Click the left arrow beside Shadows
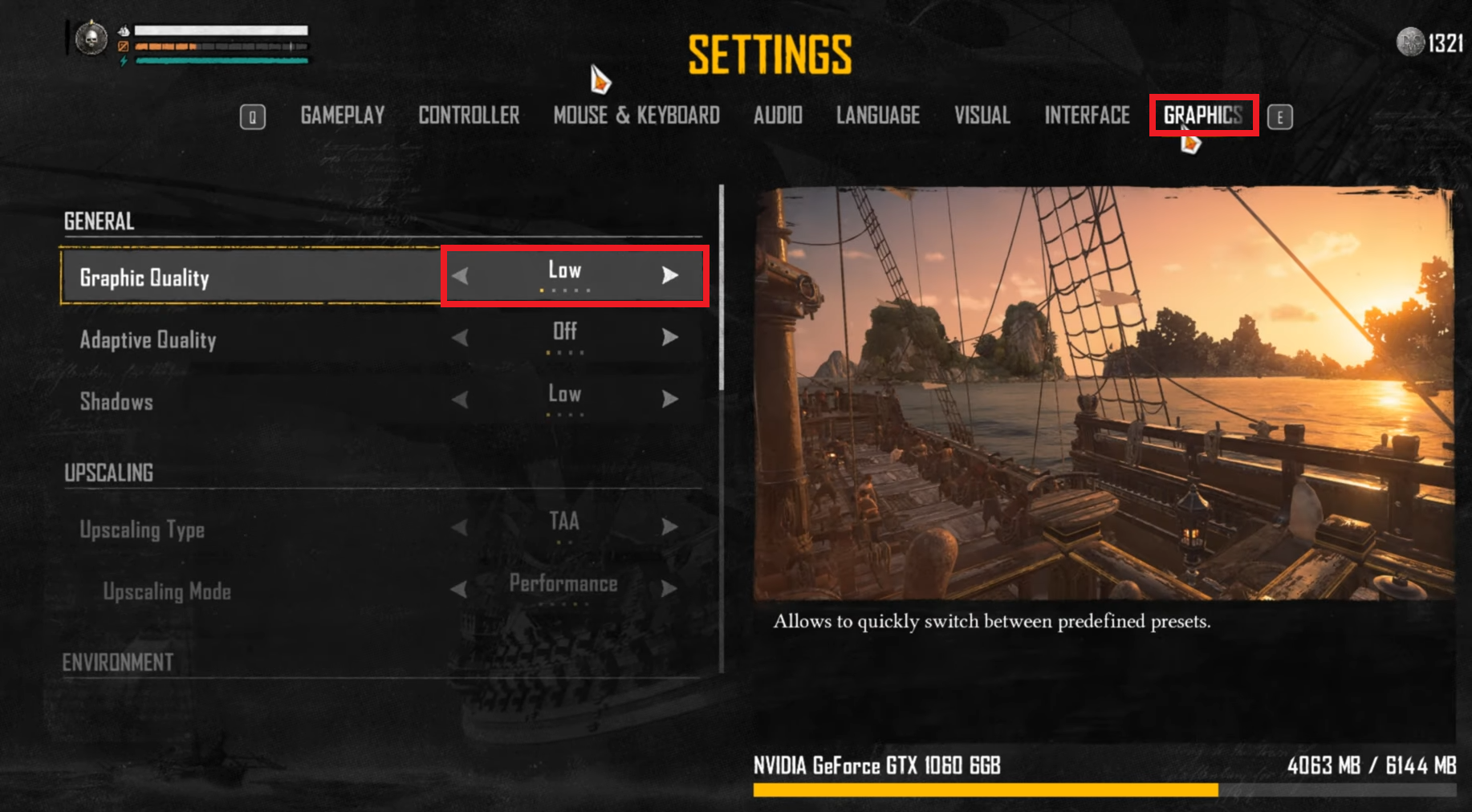 tap(460, 399)
